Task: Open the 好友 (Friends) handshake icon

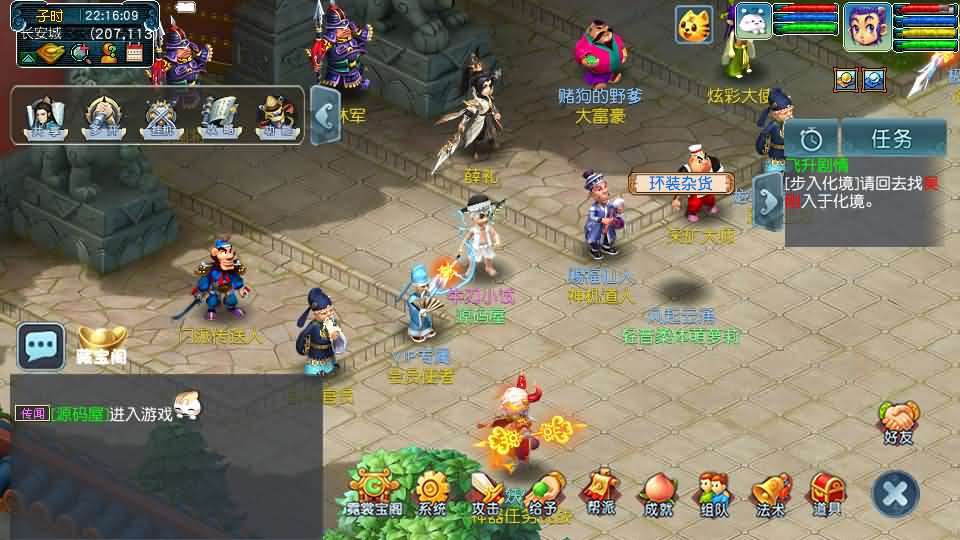Action: point(899,420)
